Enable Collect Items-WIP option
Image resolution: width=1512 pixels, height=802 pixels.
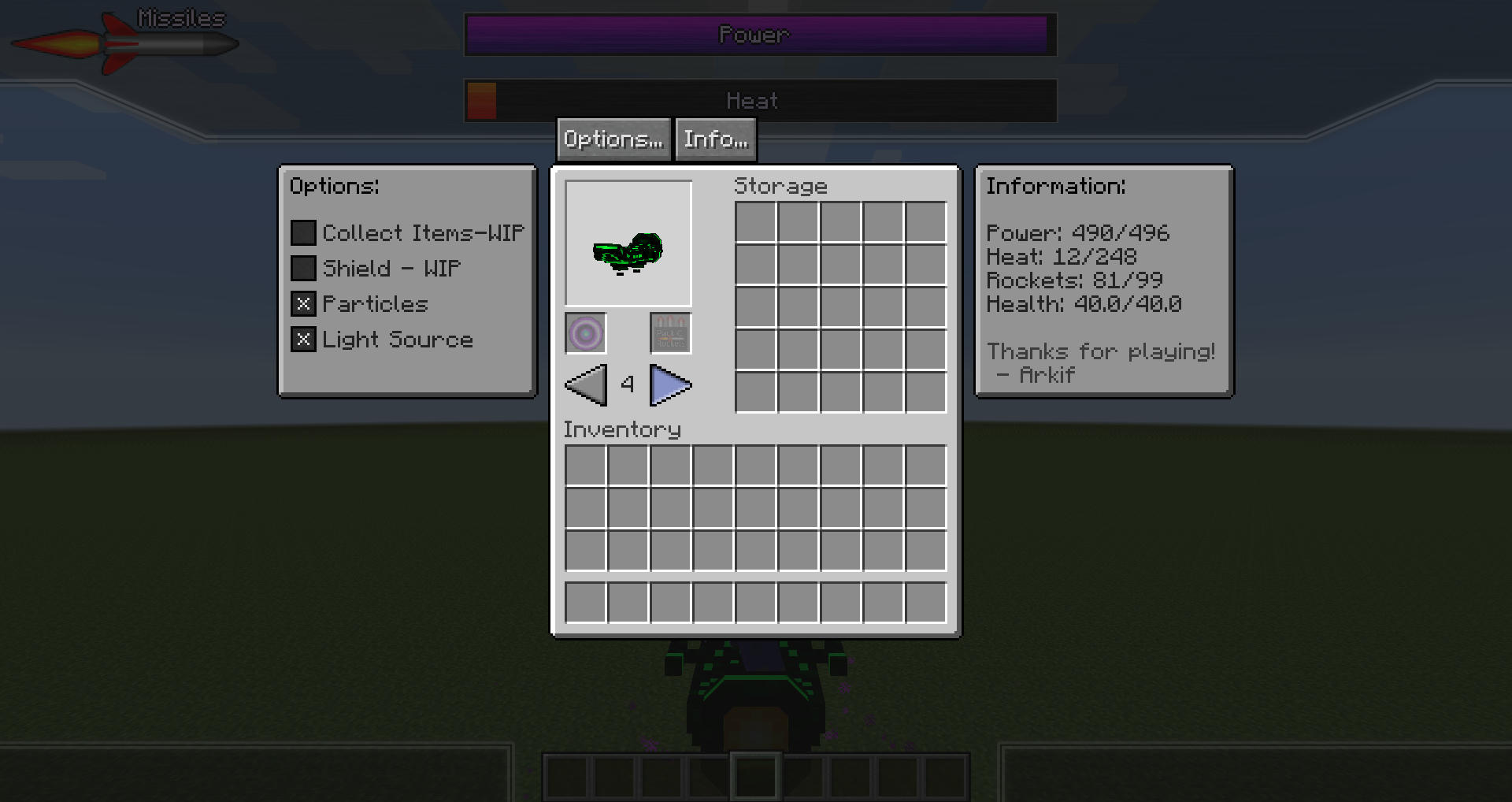(302, 232)
